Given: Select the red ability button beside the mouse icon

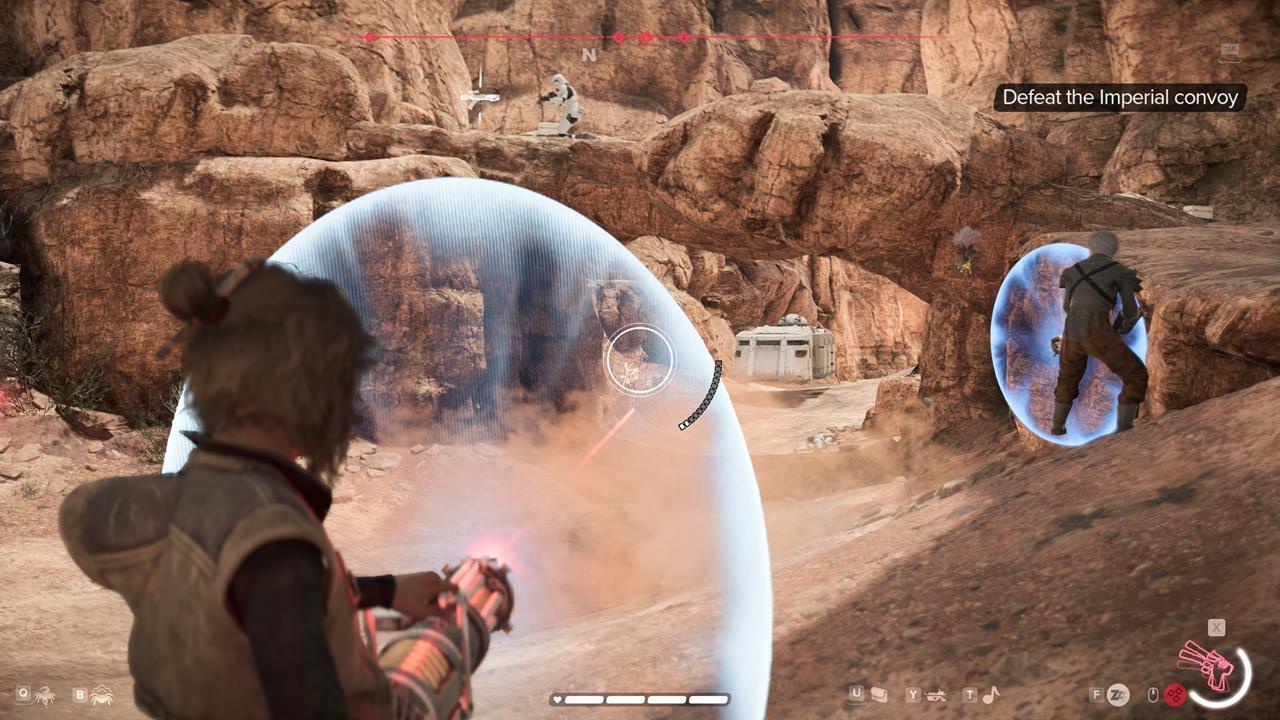Looking at the screenshot, I should pos(1176,694).
